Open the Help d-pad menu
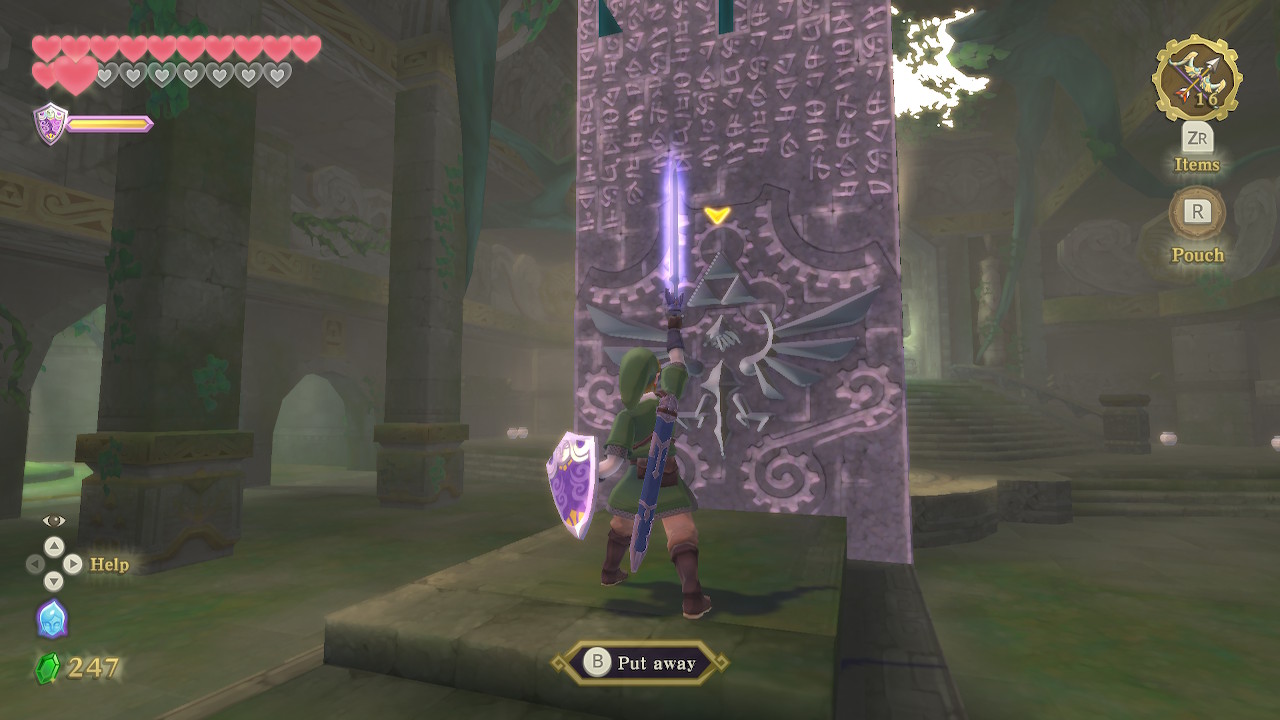The width and height of the screenshot is (1280, 720). click(54, 564)
